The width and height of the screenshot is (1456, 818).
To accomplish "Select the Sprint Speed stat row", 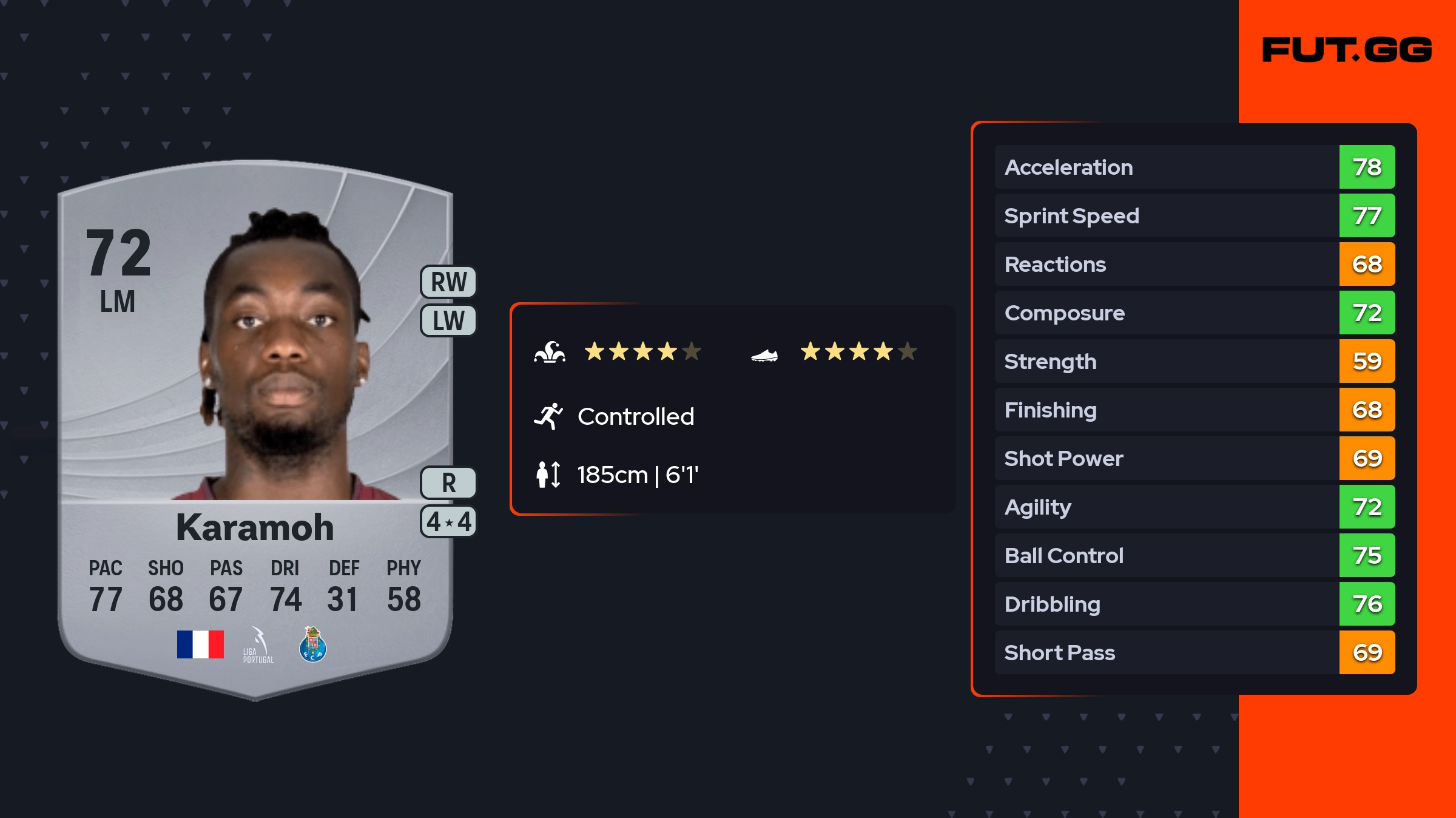I will coord(1194,215).
